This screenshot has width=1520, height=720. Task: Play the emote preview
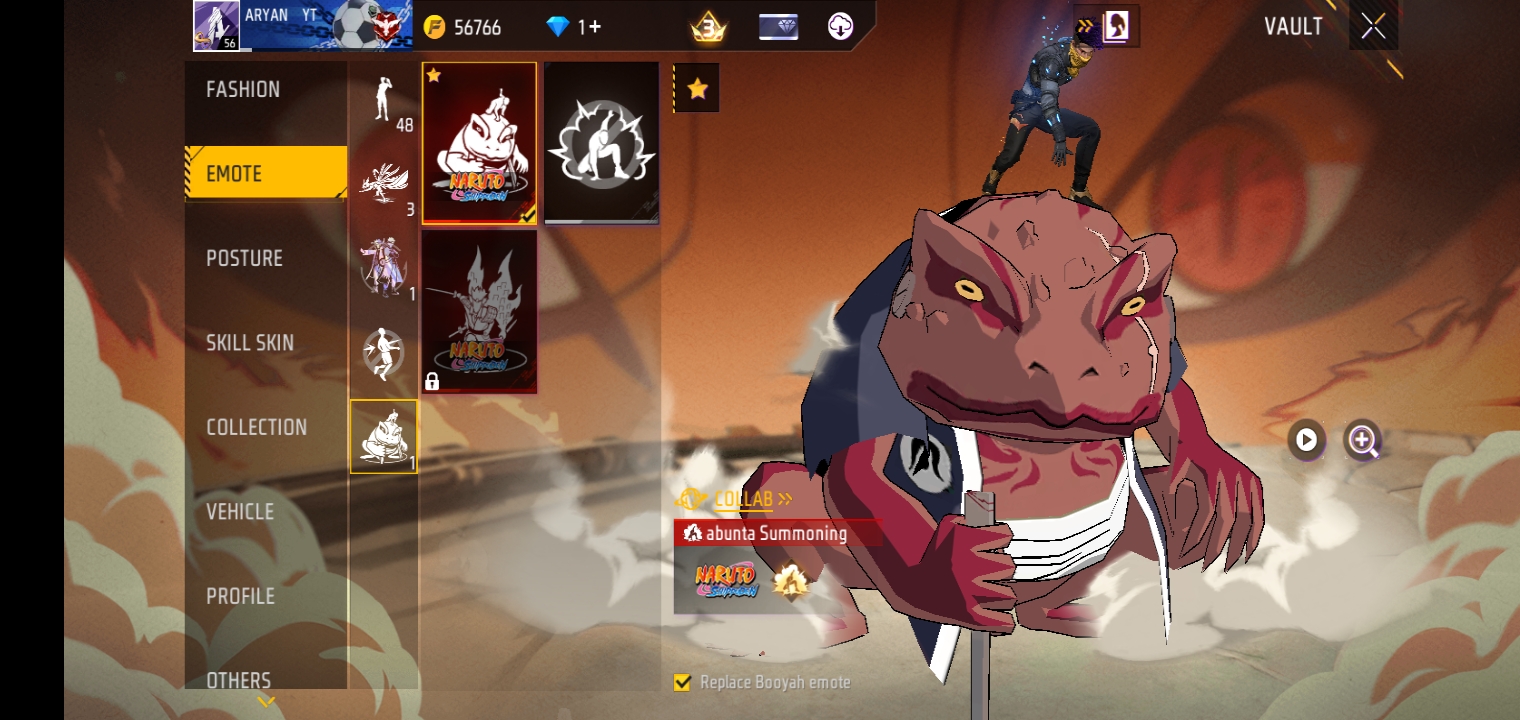coord(1306,440)
